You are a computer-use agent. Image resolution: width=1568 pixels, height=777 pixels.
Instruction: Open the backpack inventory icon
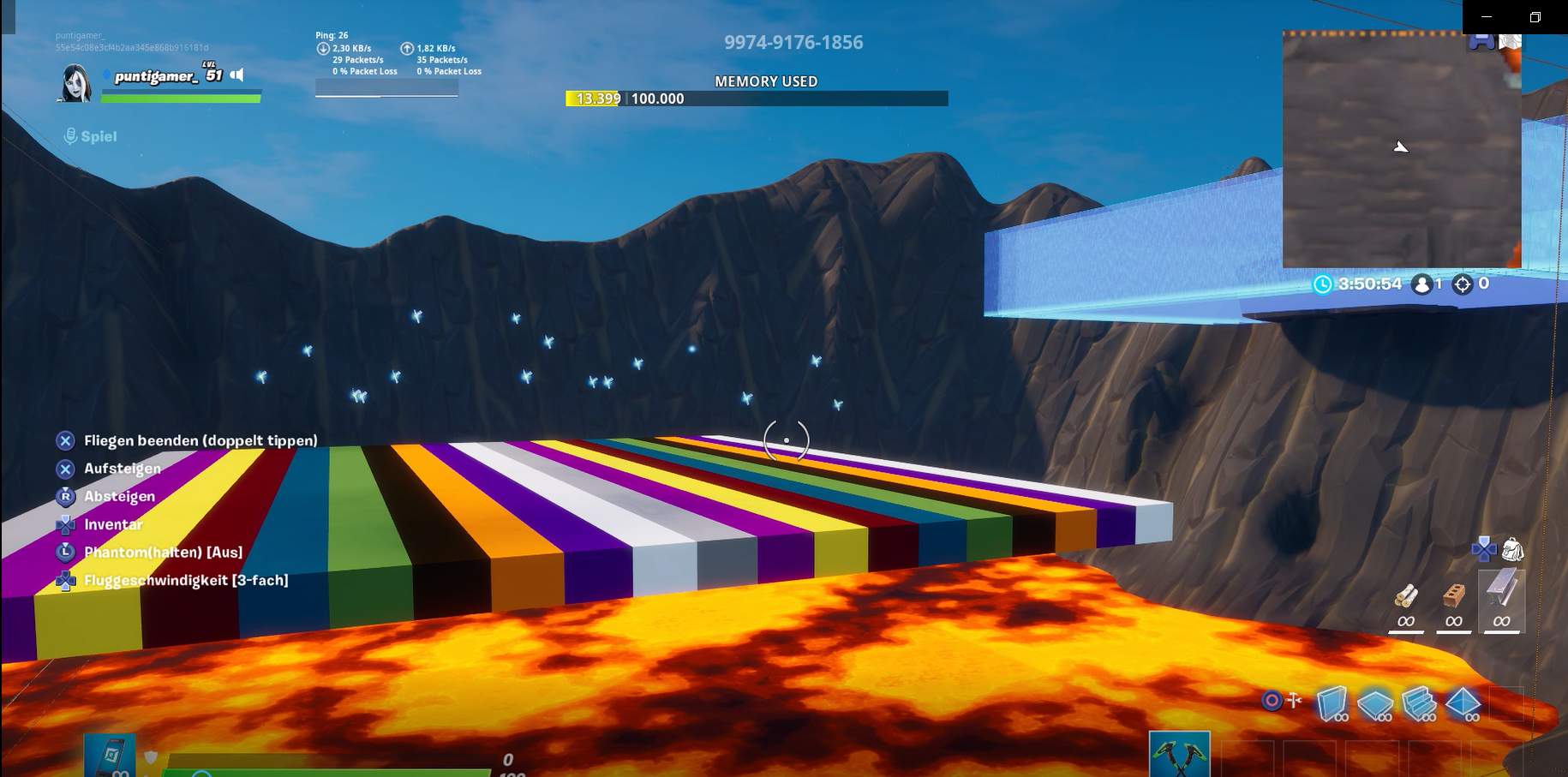(x=1512, y=549)
